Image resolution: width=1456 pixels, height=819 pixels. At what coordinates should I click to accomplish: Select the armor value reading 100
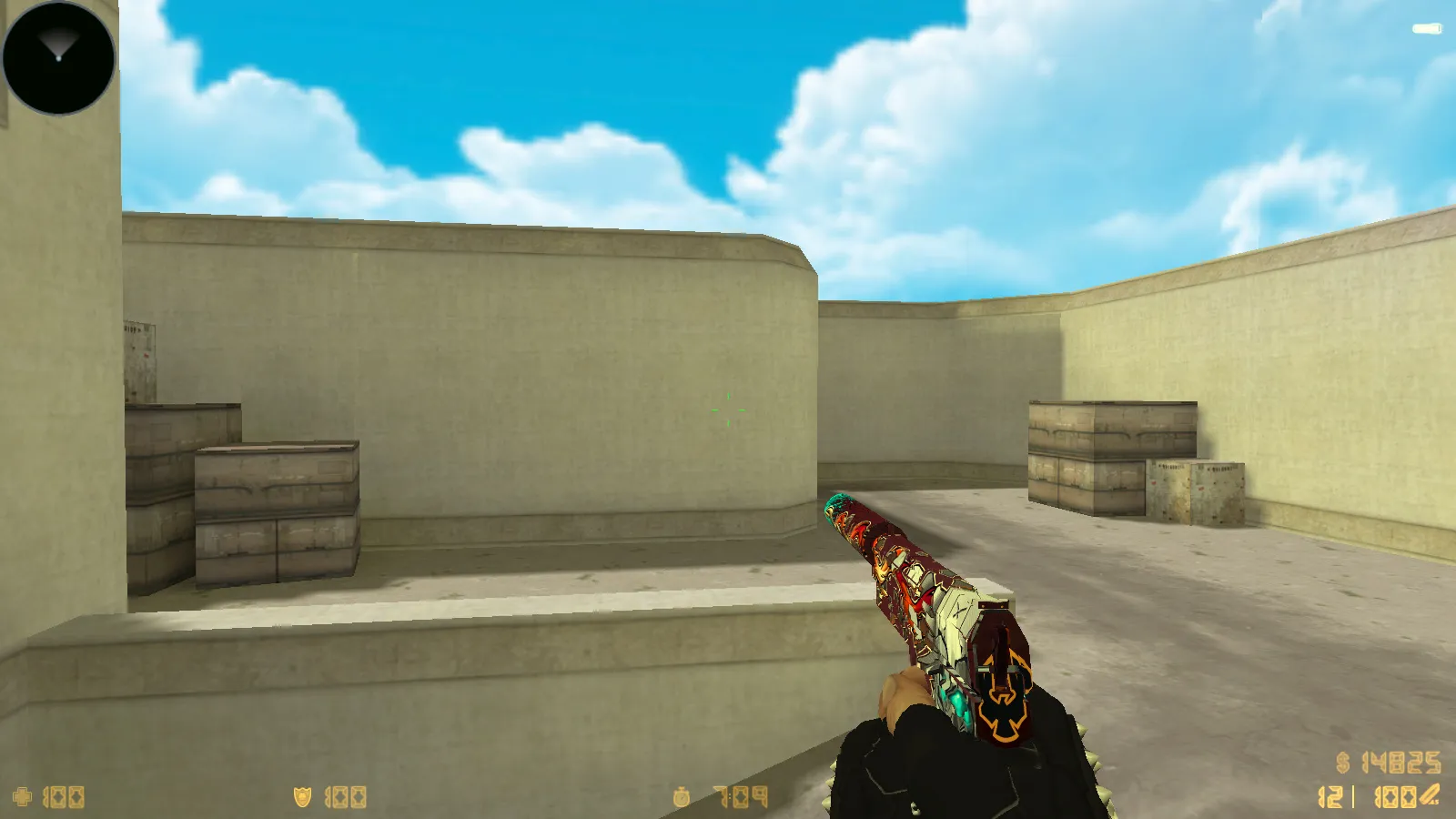tap(344, 796)
